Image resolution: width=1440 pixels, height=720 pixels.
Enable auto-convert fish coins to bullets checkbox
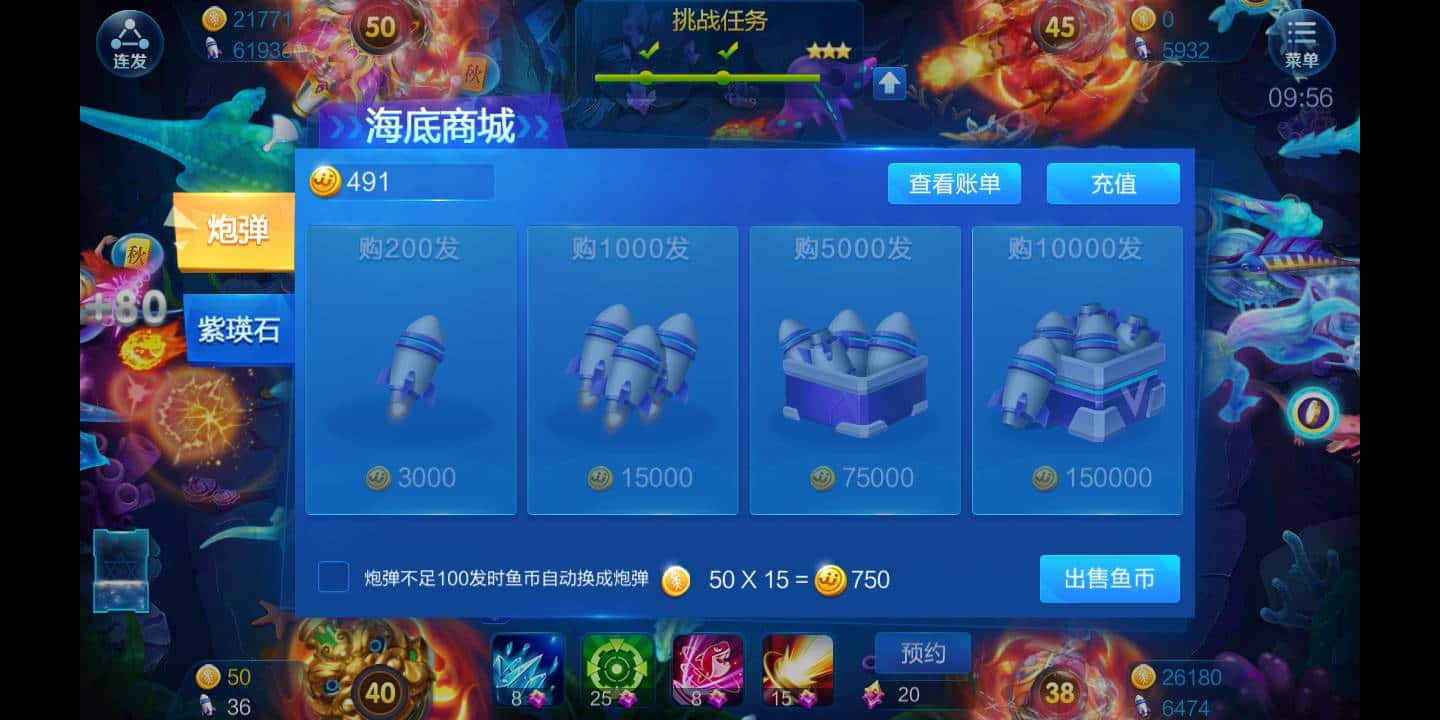pos(333,578)
